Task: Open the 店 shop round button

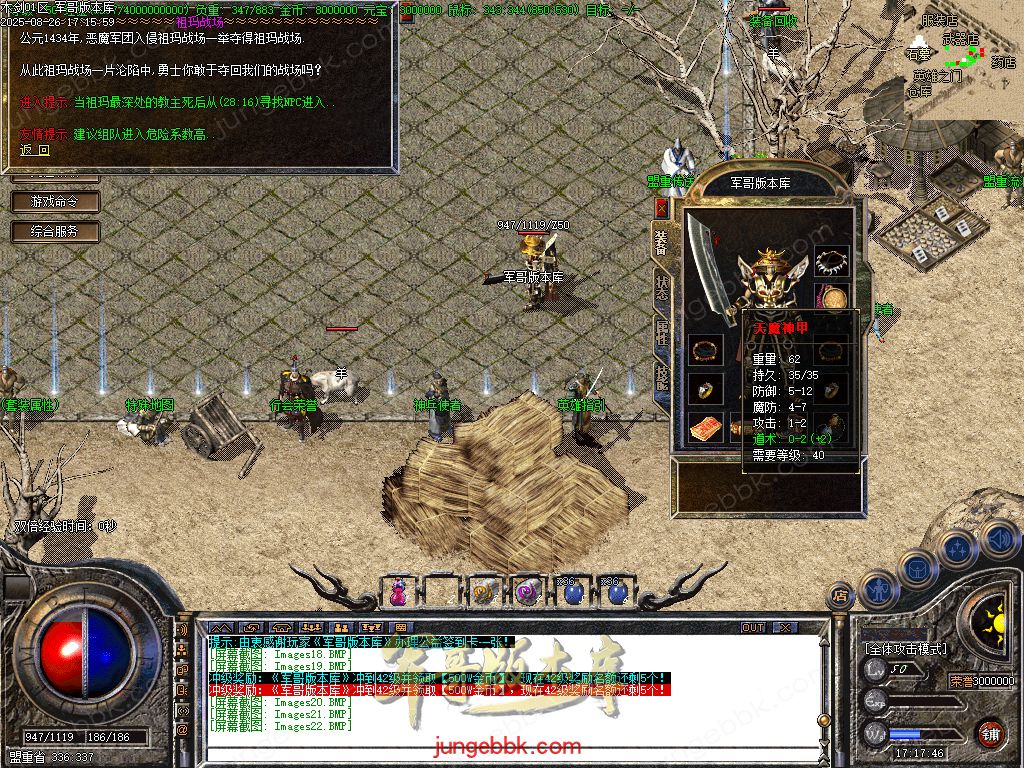Action: tap(840, 596)
